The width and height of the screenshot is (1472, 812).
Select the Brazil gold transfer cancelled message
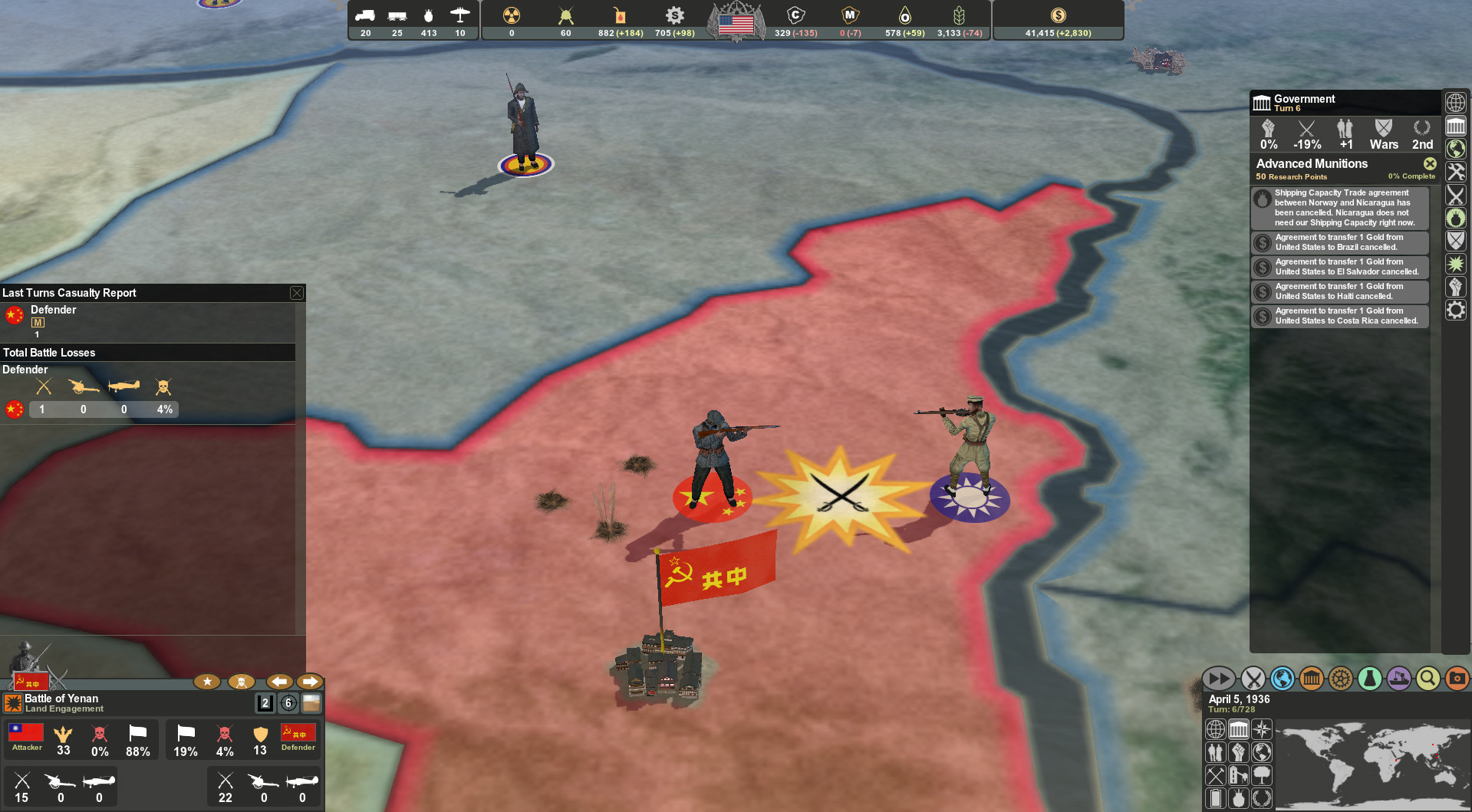tap(1339, 242)
